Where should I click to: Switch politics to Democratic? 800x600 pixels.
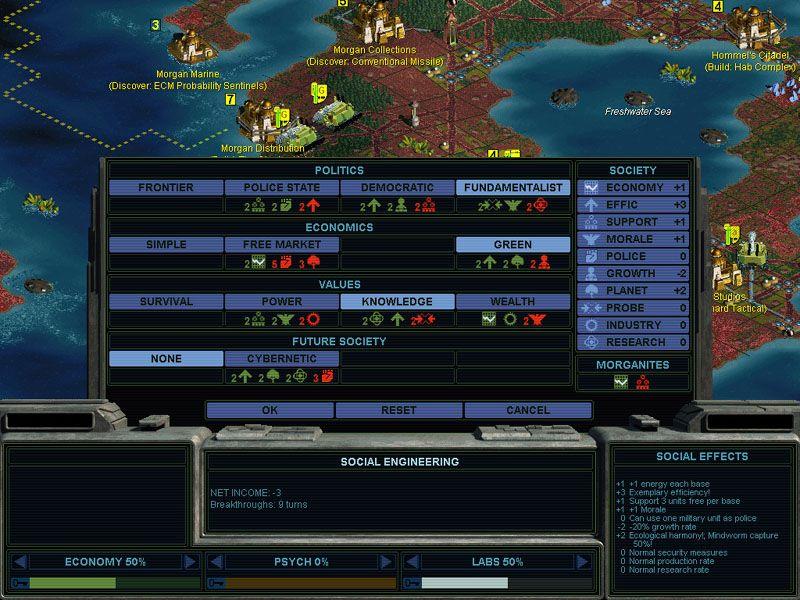[x=398, y=188]
